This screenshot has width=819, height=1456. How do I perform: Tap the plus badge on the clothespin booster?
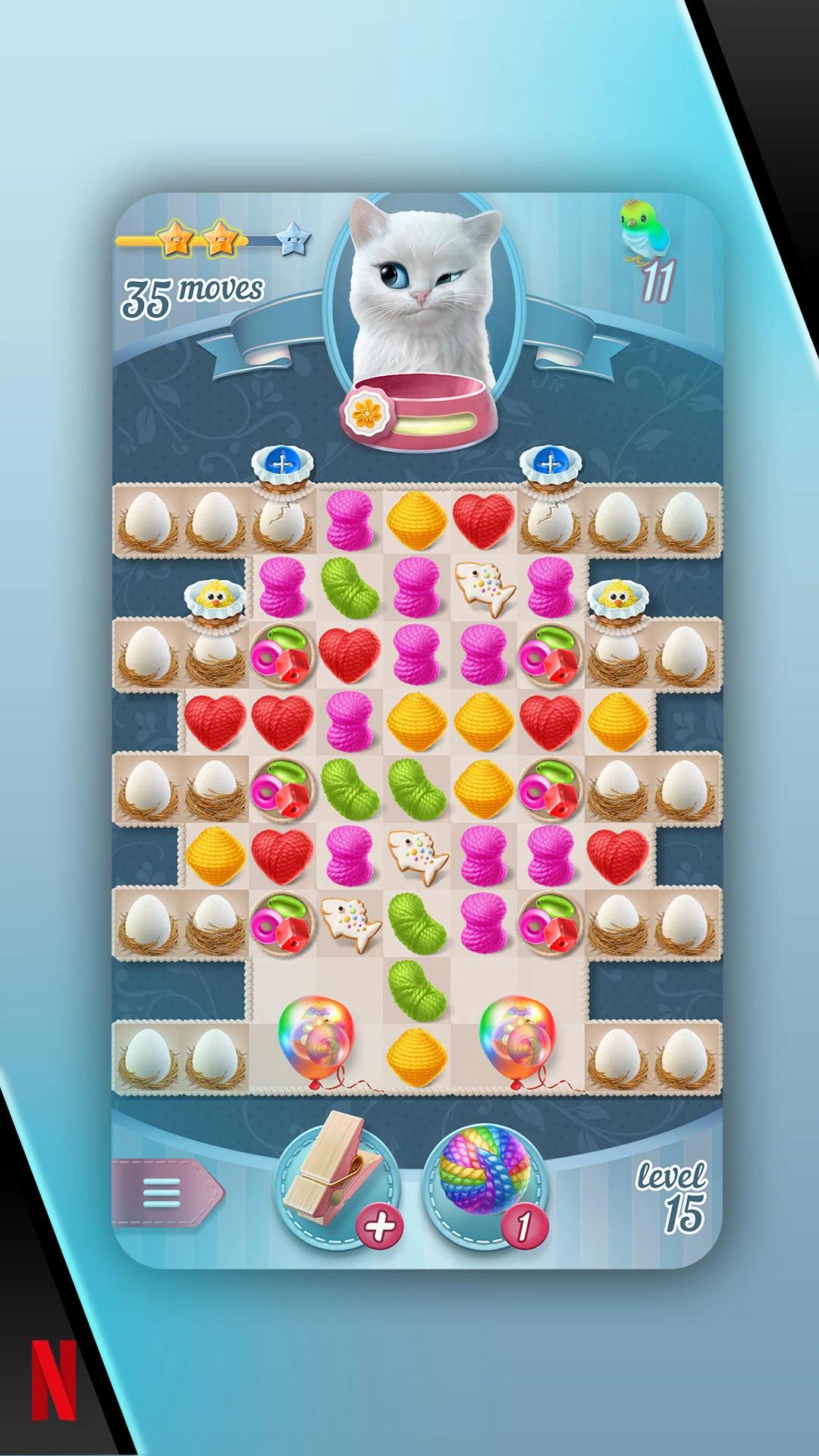[x=381, y=1226]
